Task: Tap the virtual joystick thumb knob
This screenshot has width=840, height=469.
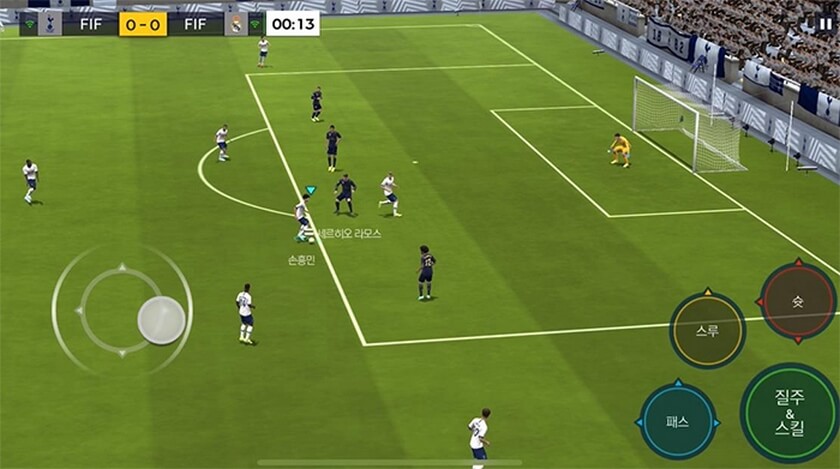Action: 161,320
